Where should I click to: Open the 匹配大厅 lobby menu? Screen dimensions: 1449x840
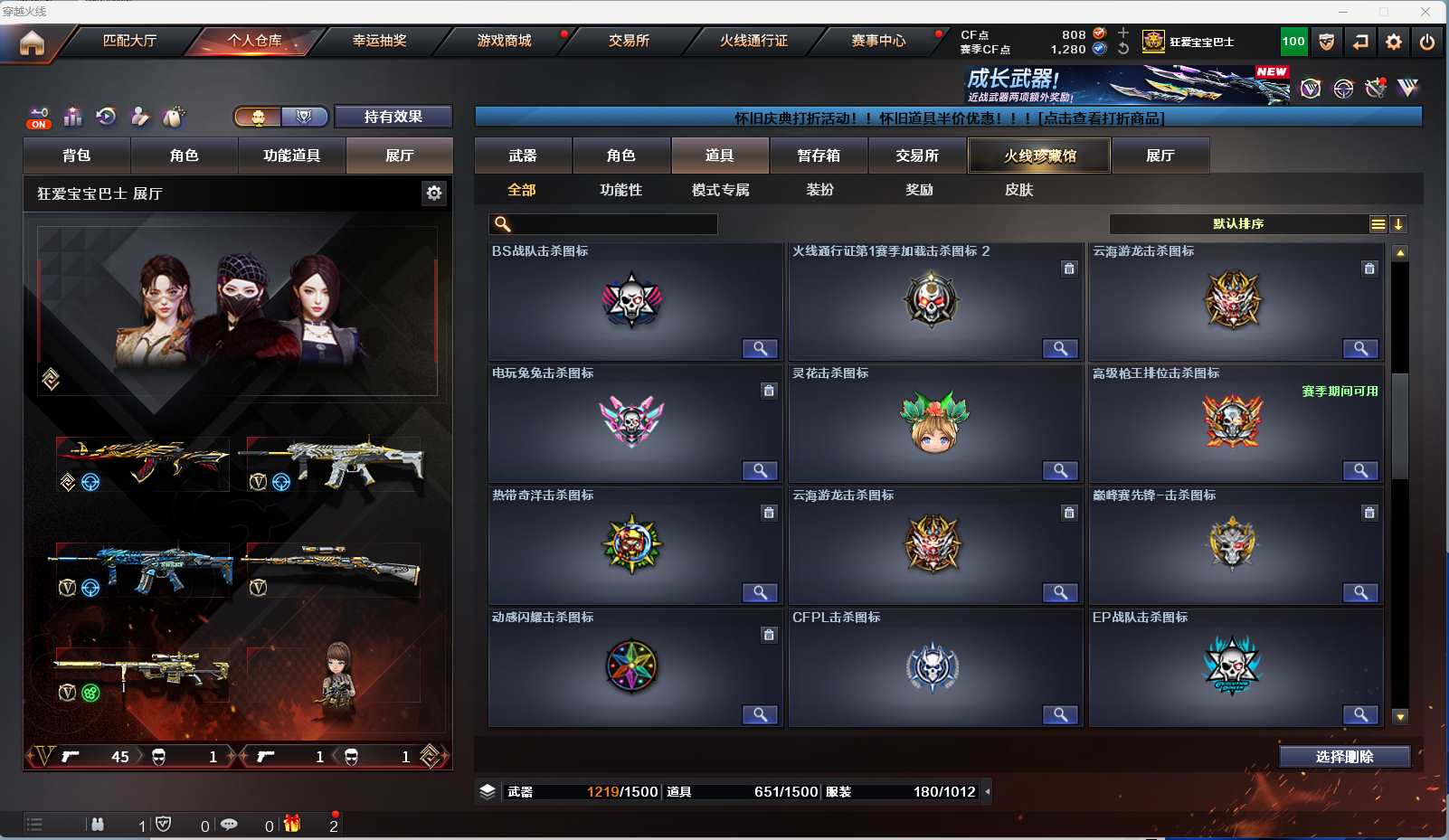point(129,41)
